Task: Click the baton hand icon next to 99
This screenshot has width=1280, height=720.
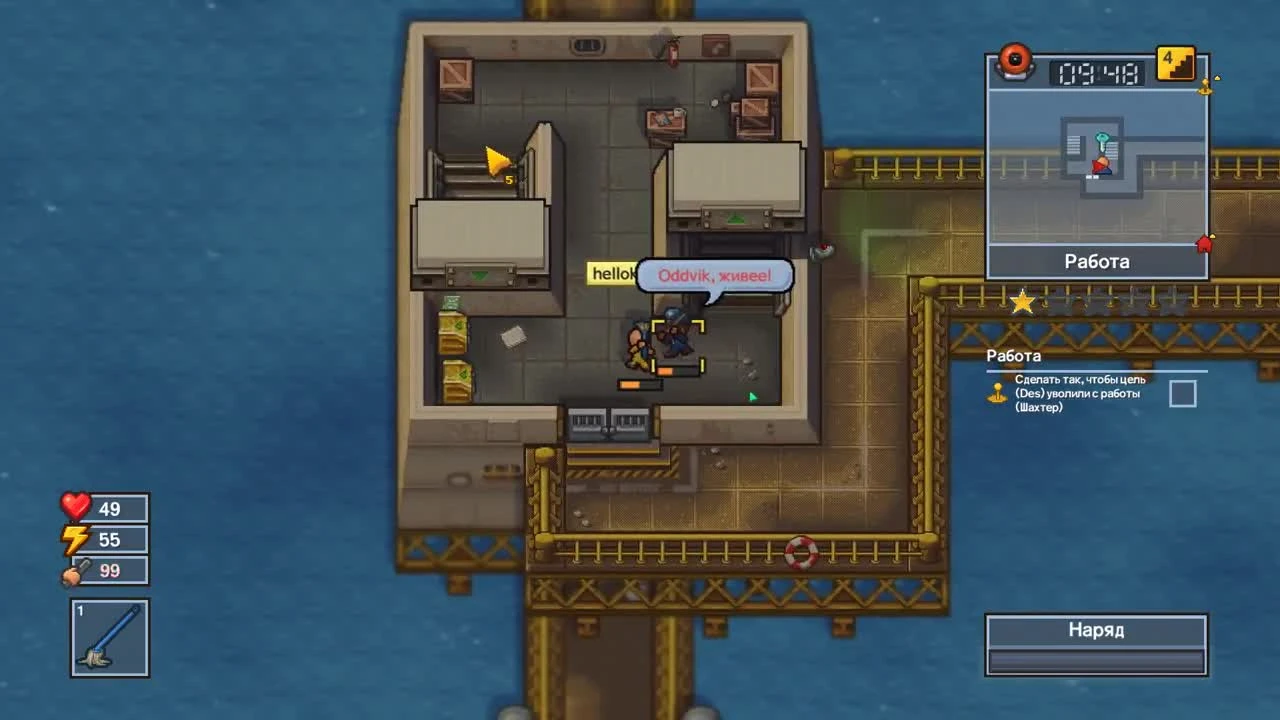Action: (x=71, y=570)
